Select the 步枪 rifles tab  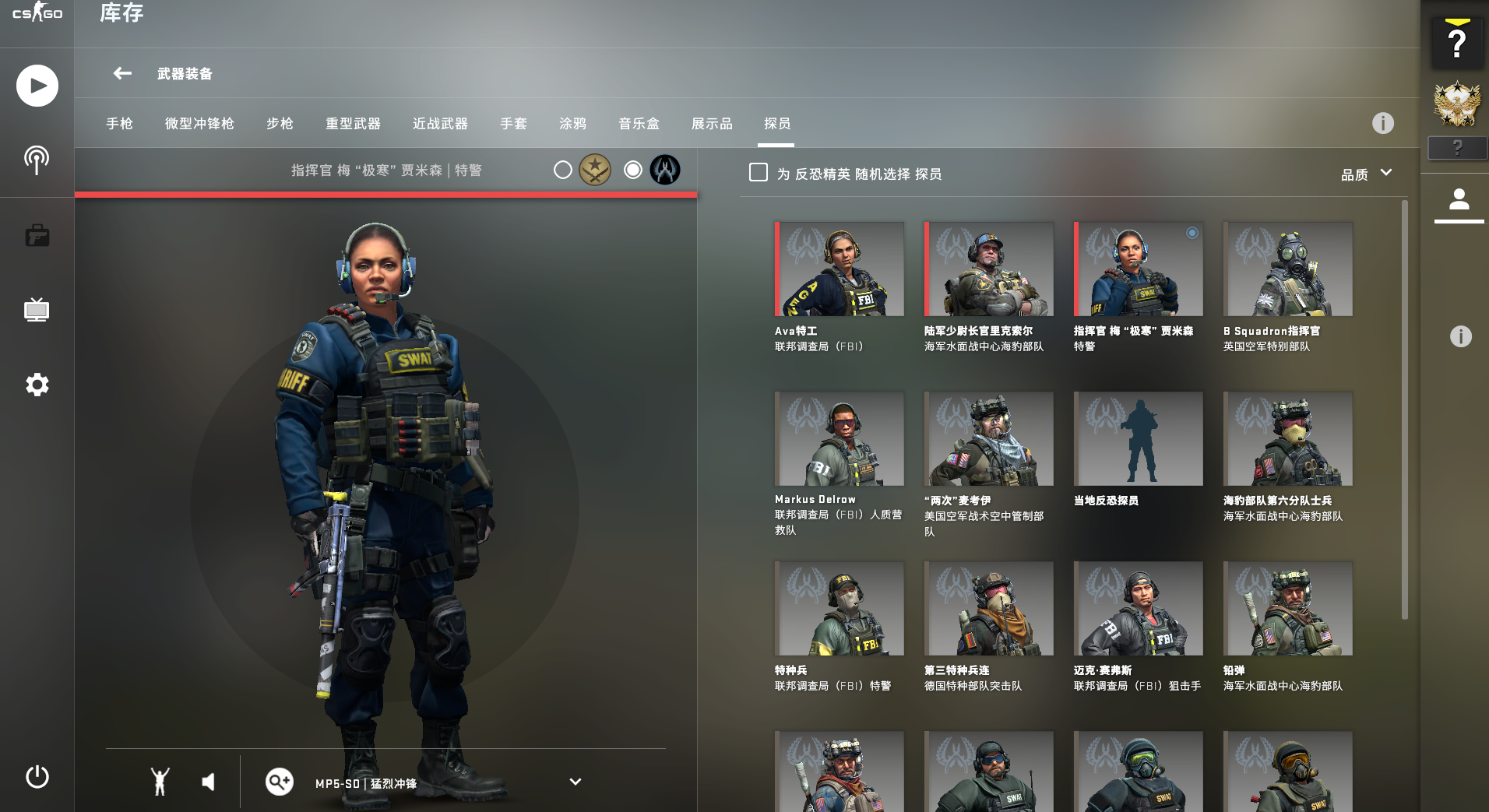280,124
